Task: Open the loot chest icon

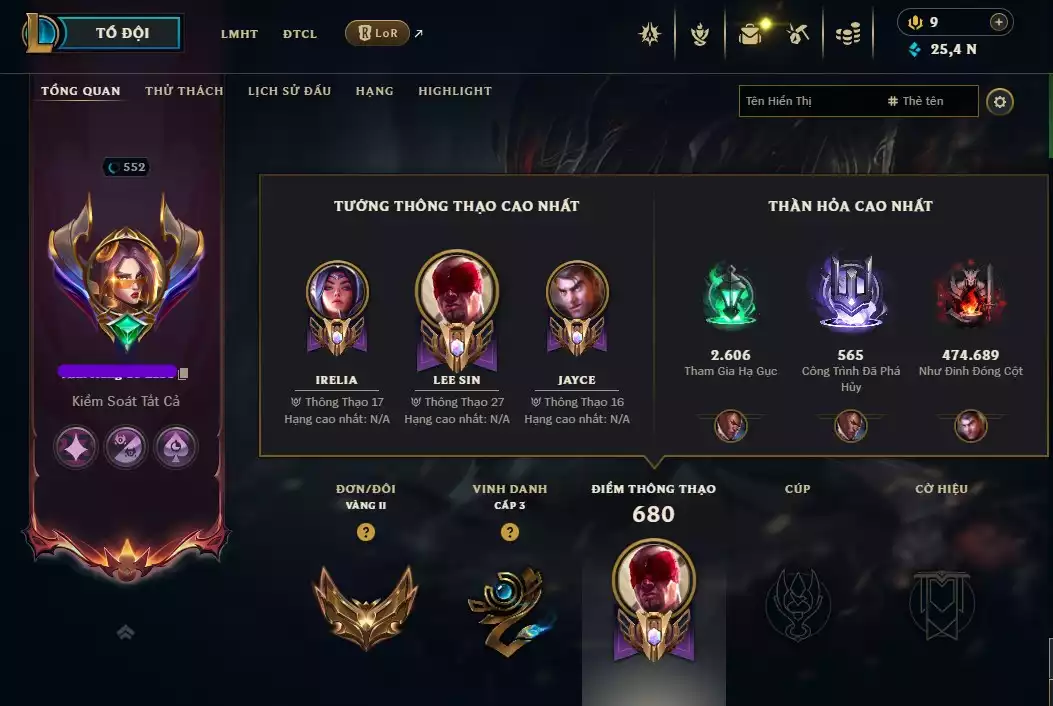Action: [x=750, y=34]
